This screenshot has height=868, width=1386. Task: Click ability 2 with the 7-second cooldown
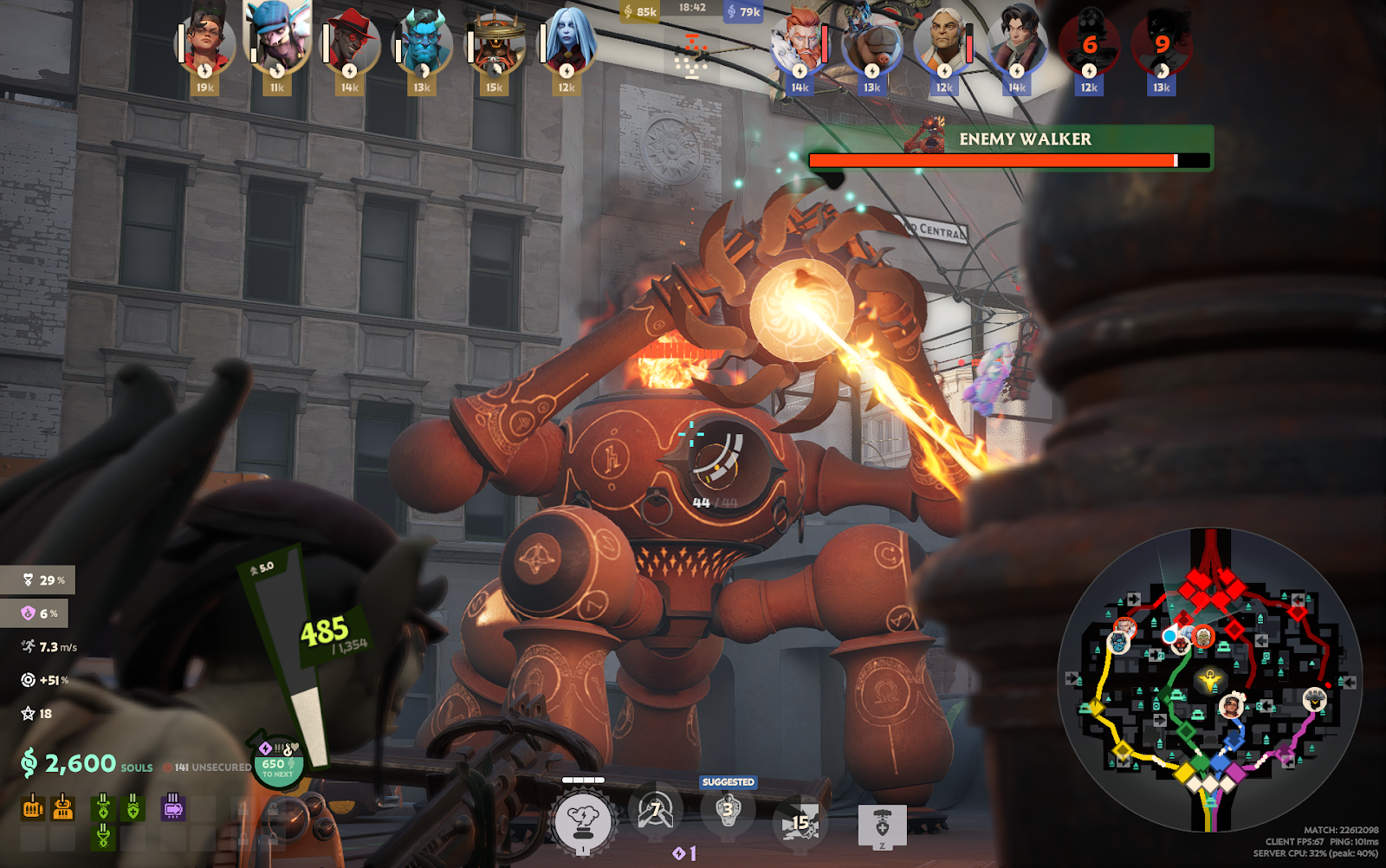click(657, 814)
